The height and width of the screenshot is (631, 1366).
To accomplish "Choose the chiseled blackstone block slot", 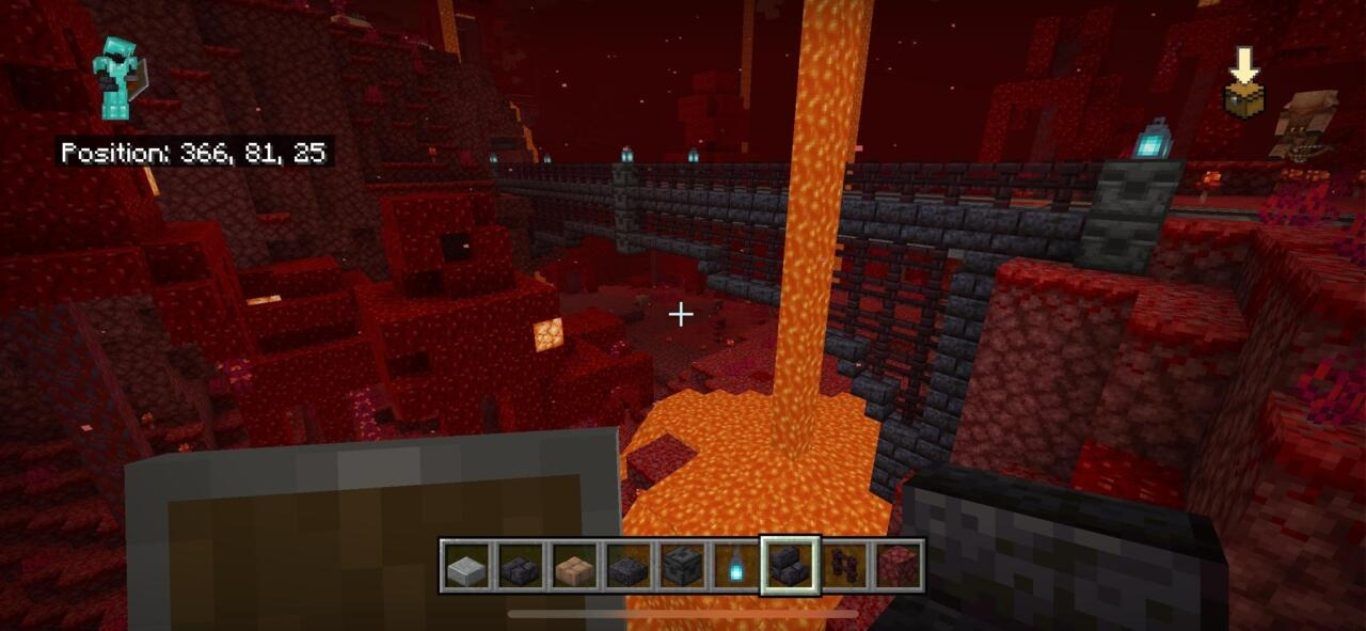I will pos(681,566).
